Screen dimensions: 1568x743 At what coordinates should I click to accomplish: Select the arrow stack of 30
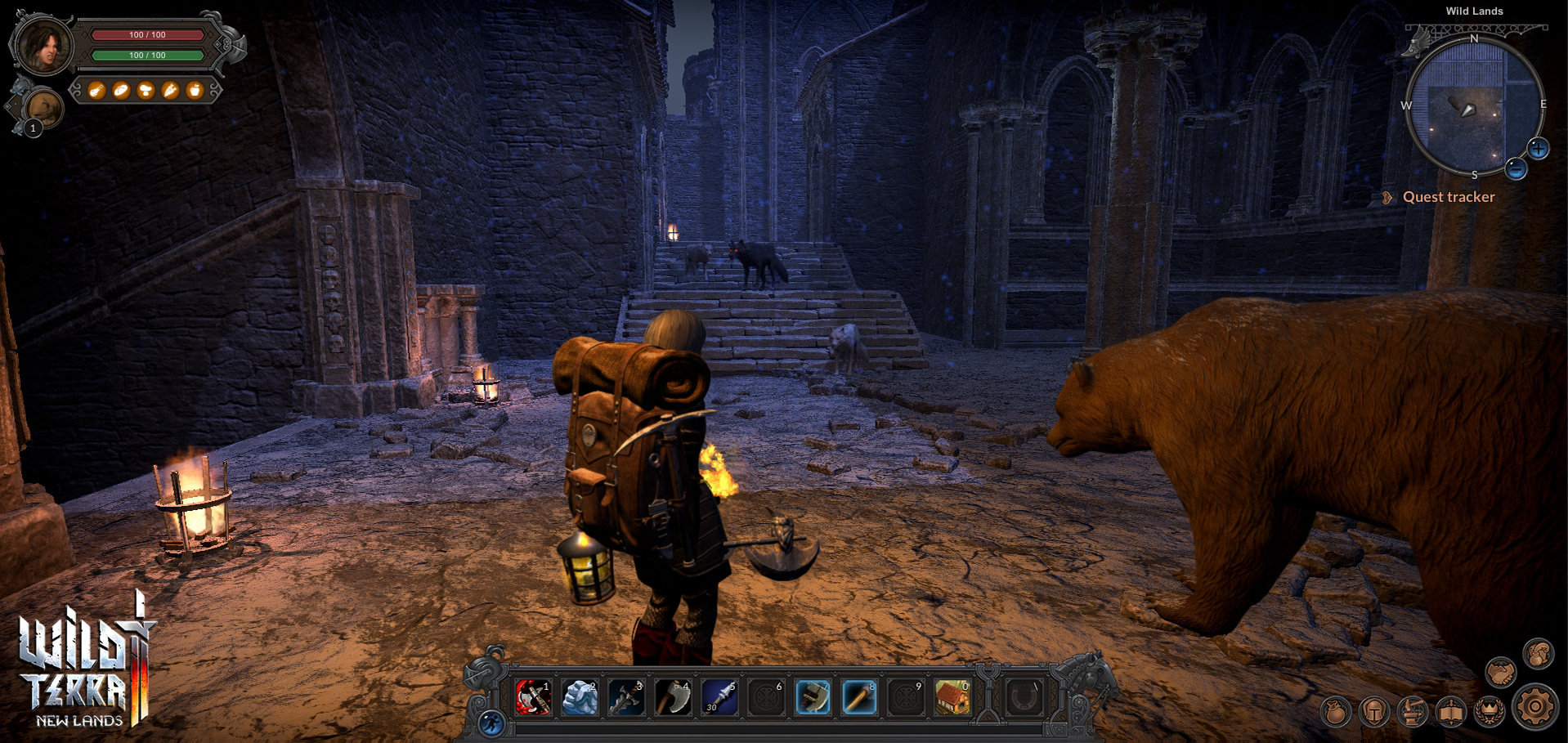(x=720, y=697)
